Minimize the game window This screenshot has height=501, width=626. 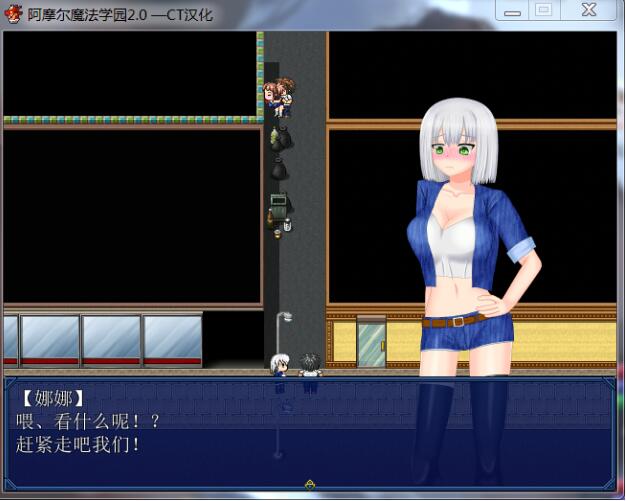coord(513,10)
